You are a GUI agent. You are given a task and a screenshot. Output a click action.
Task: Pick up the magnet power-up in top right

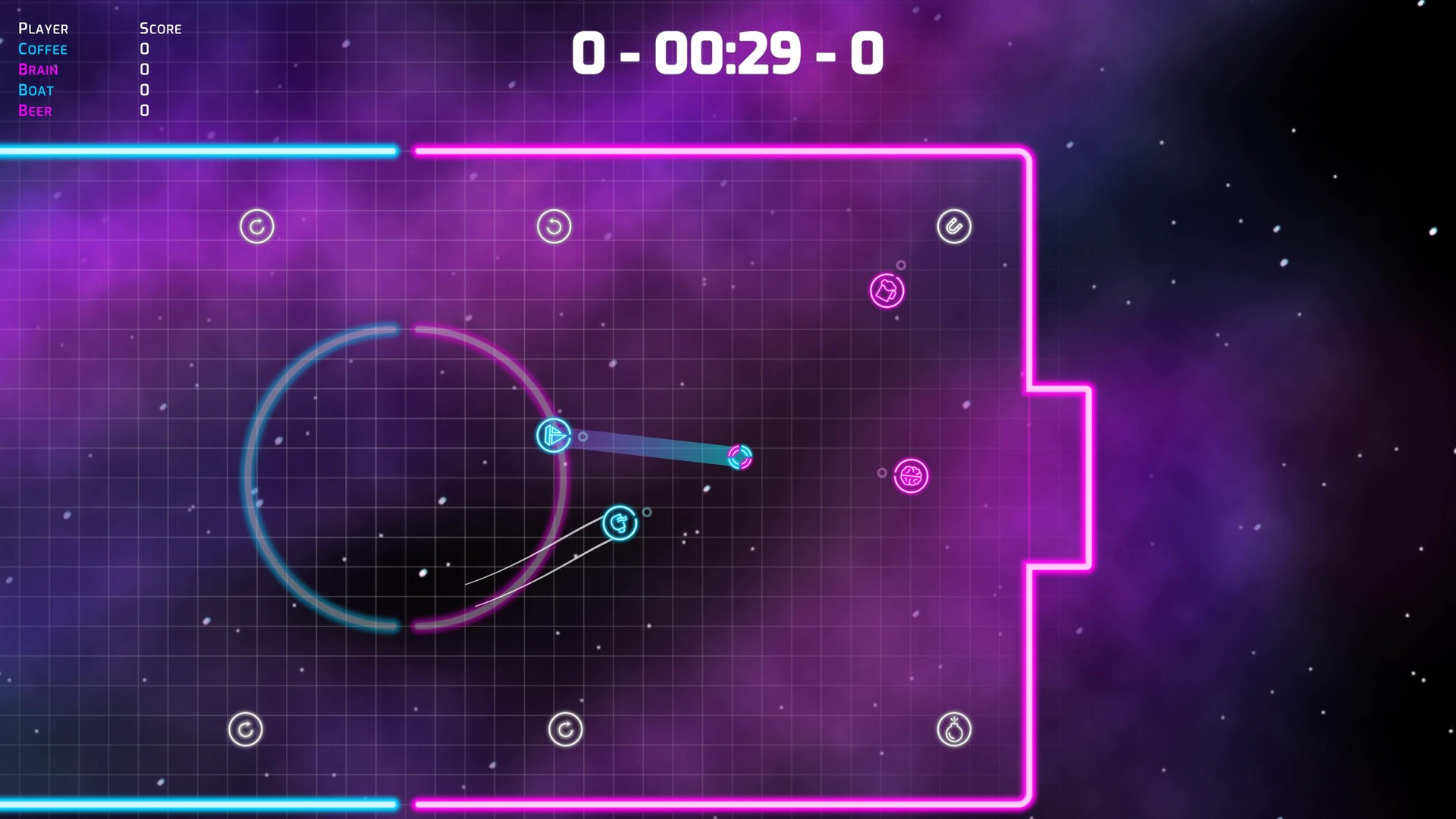(954, 226)
